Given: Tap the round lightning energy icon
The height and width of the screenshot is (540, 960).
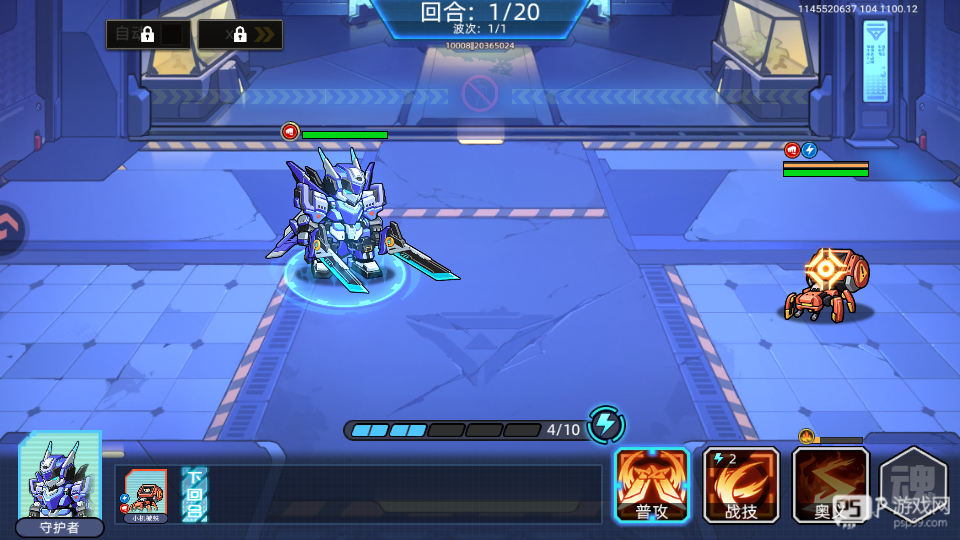Looking at the screenshot, I should (x=605, y=425).
